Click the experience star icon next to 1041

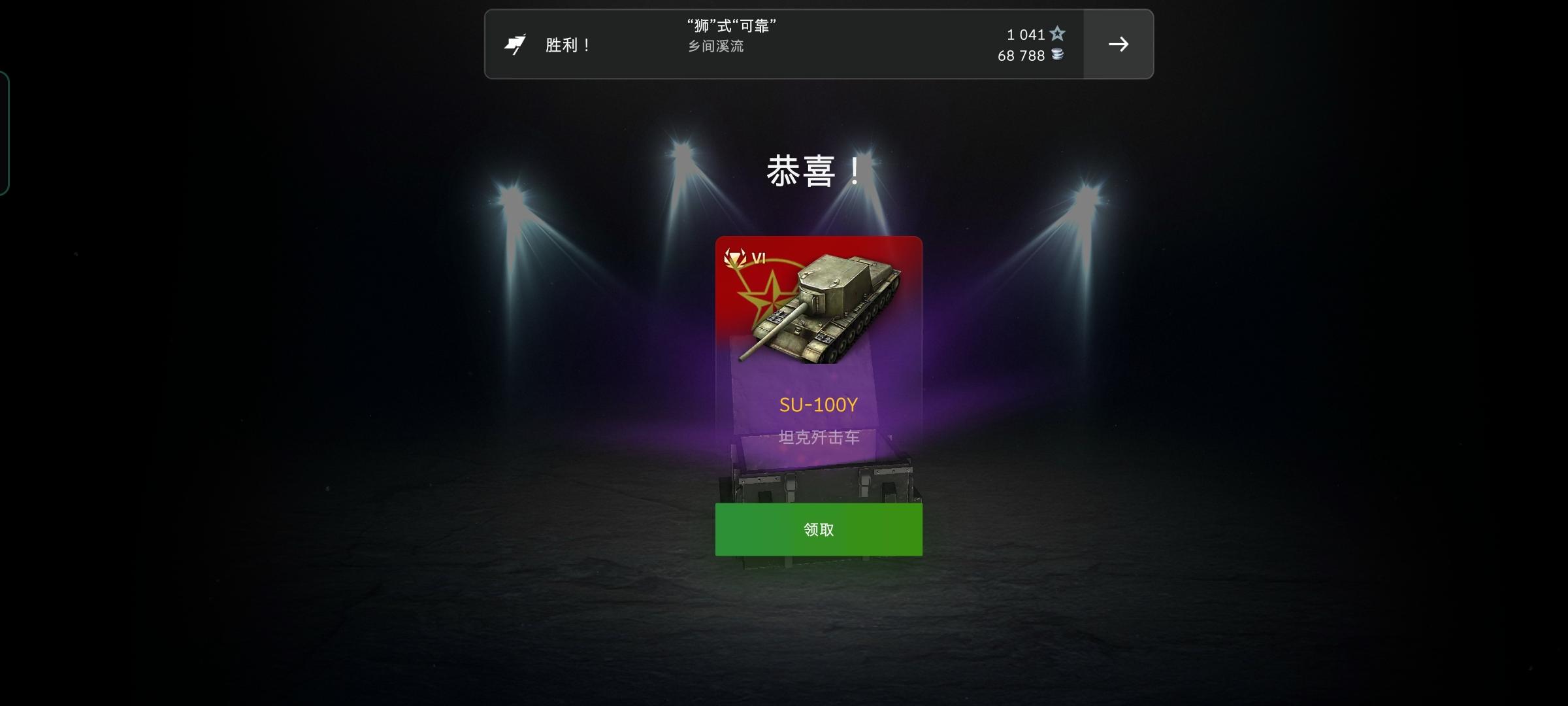(x=1058, y=34)
